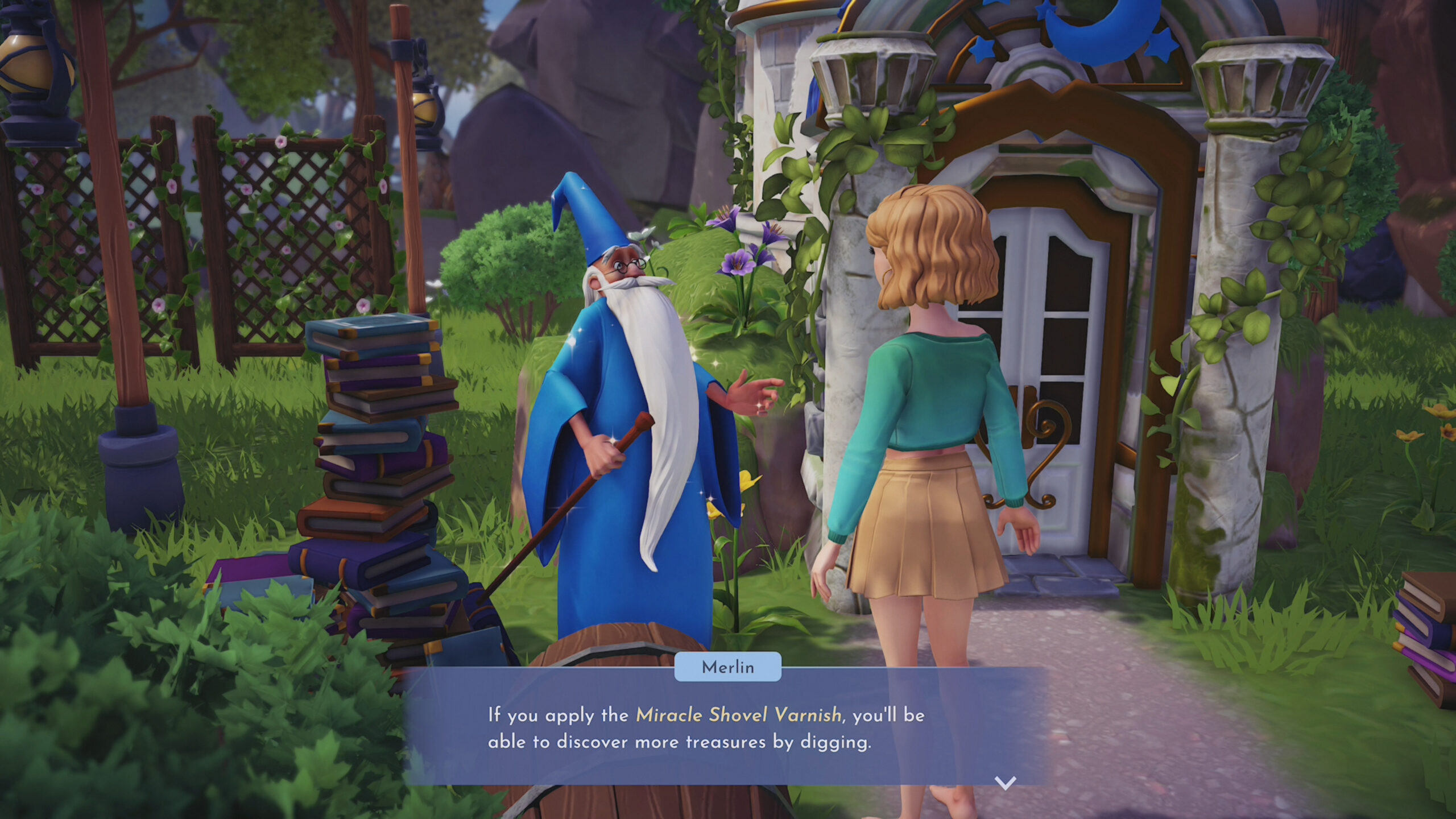Click the dialogue text box
This screenshot has width=1456, height=819.
[x=728, y=734]
